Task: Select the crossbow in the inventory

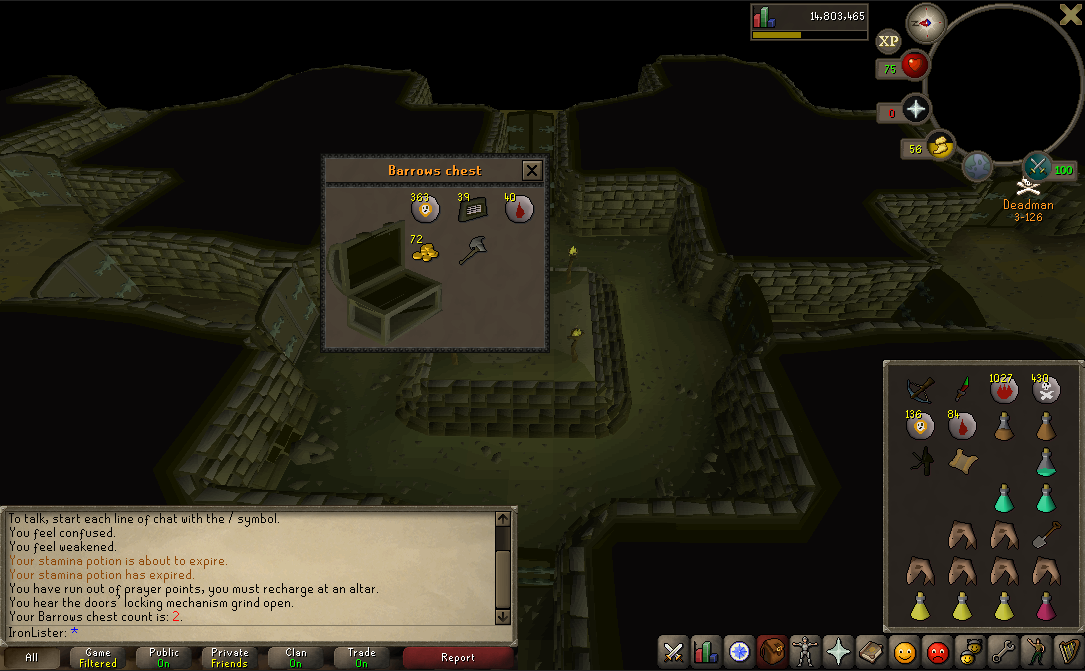Action: coord(920,389)
